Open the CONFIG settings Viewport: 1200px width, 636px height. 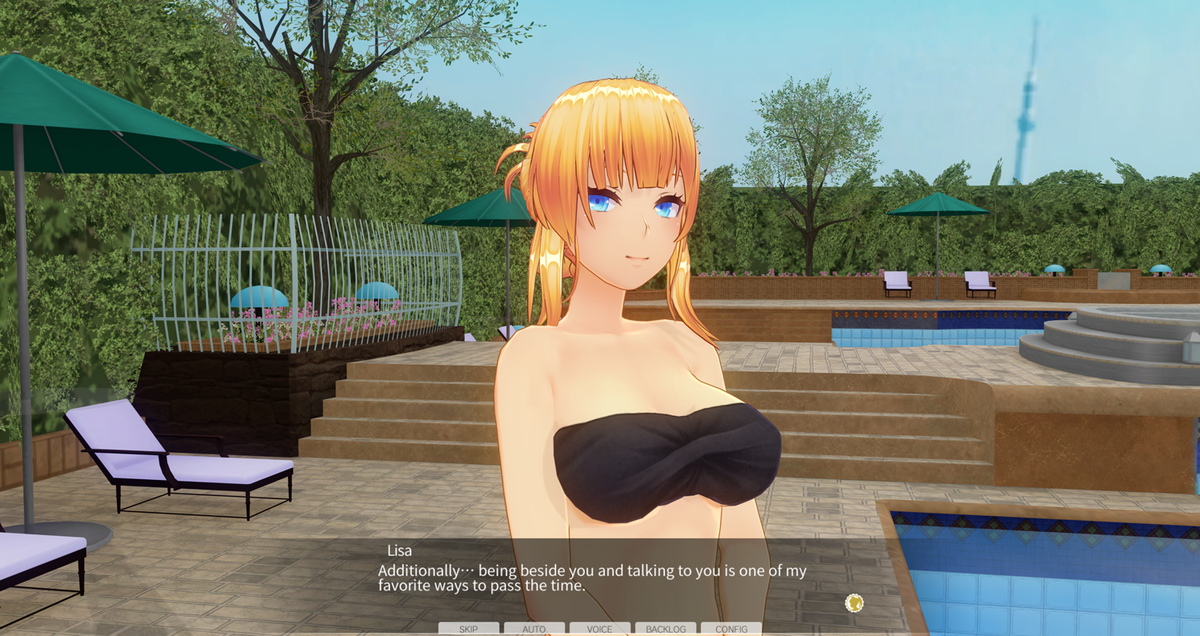point(731,628)
